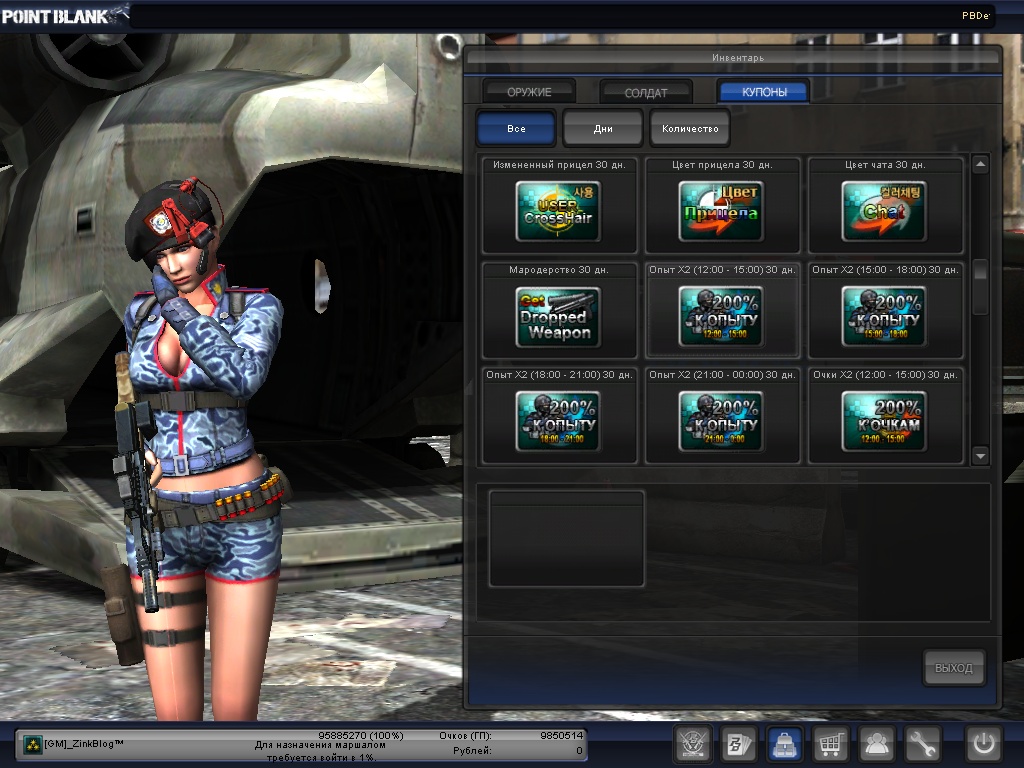Choose the Опыт X2 21:00-00:00 coupon
Screen dimensions: 1024x768
pyautogui.click(x=721, y=421)
